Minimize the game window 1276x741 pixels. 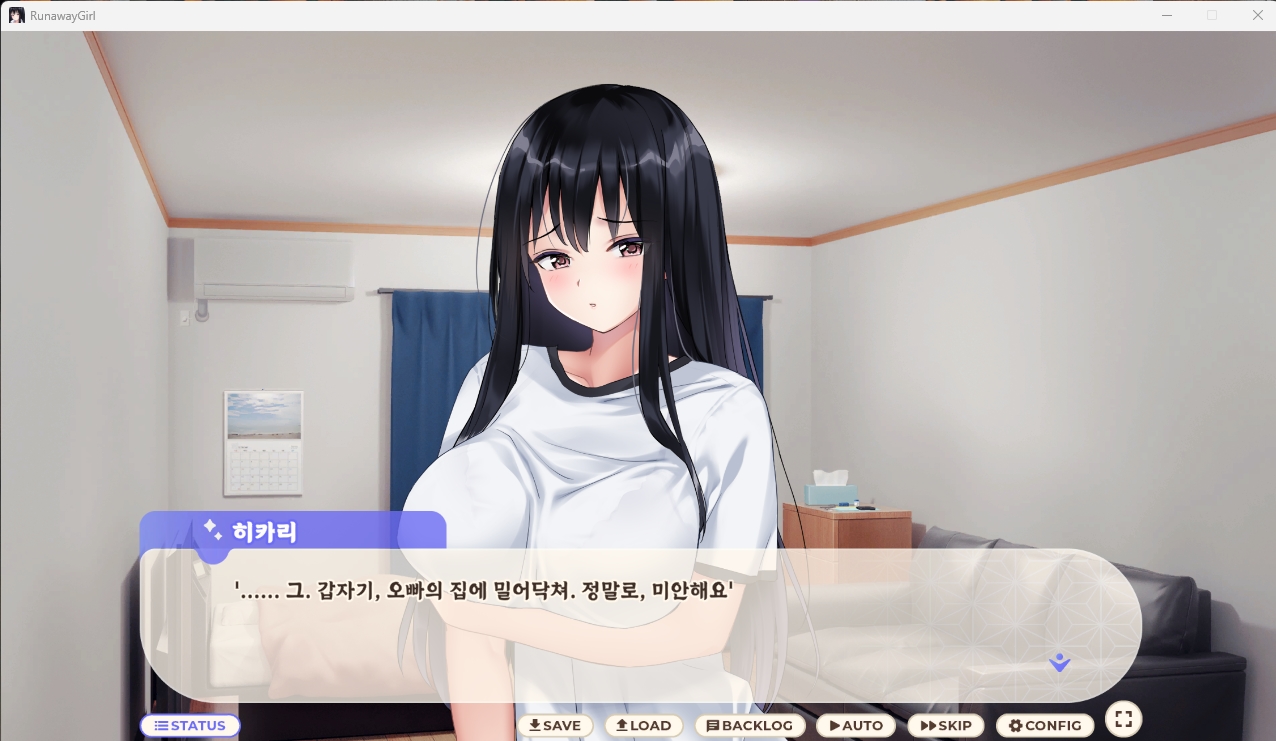[x=1166, y=15]
